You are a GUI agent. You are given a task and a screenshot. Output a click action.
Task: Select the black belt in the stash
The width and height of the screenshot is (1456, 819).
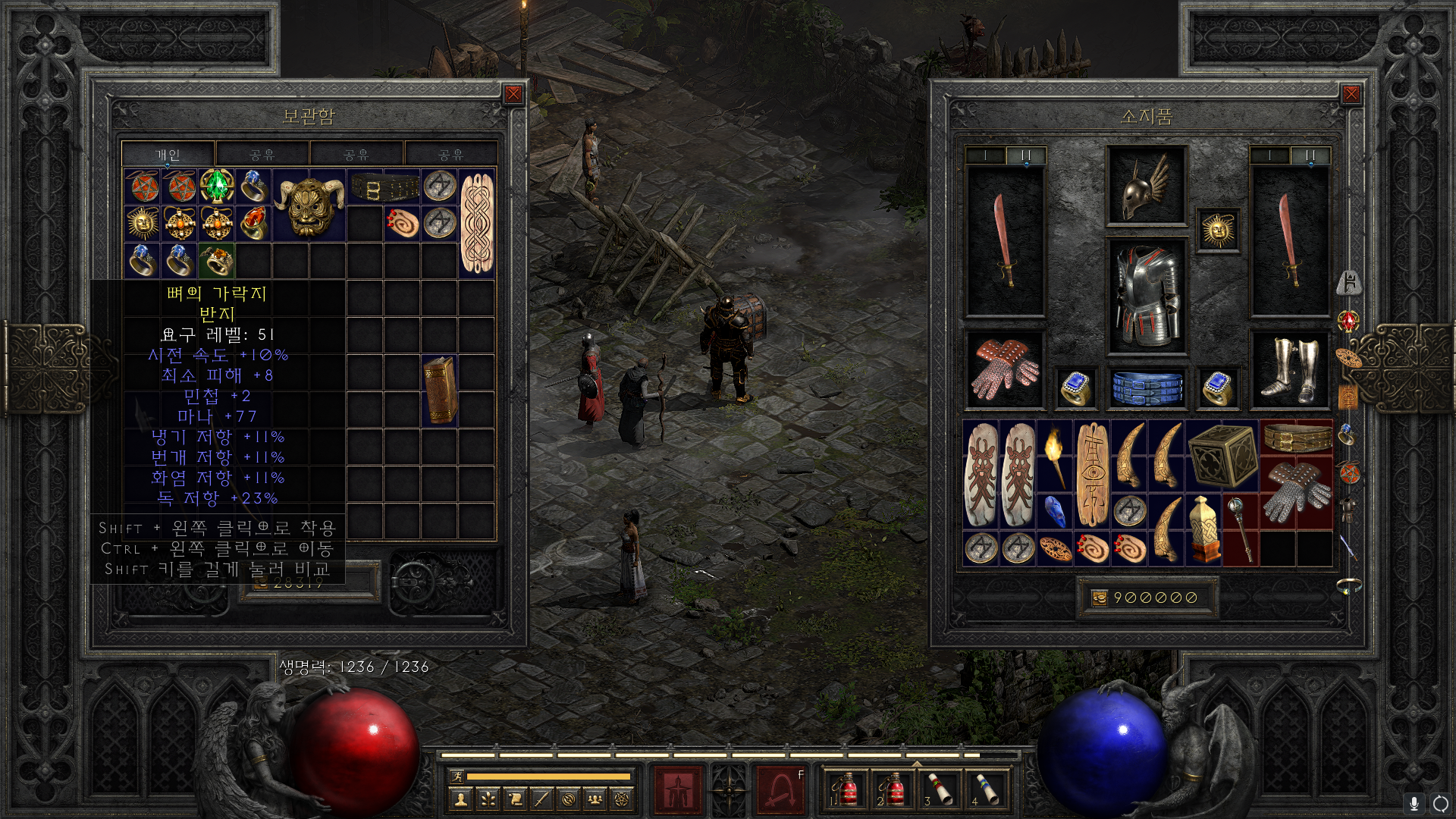click(384, 187)
